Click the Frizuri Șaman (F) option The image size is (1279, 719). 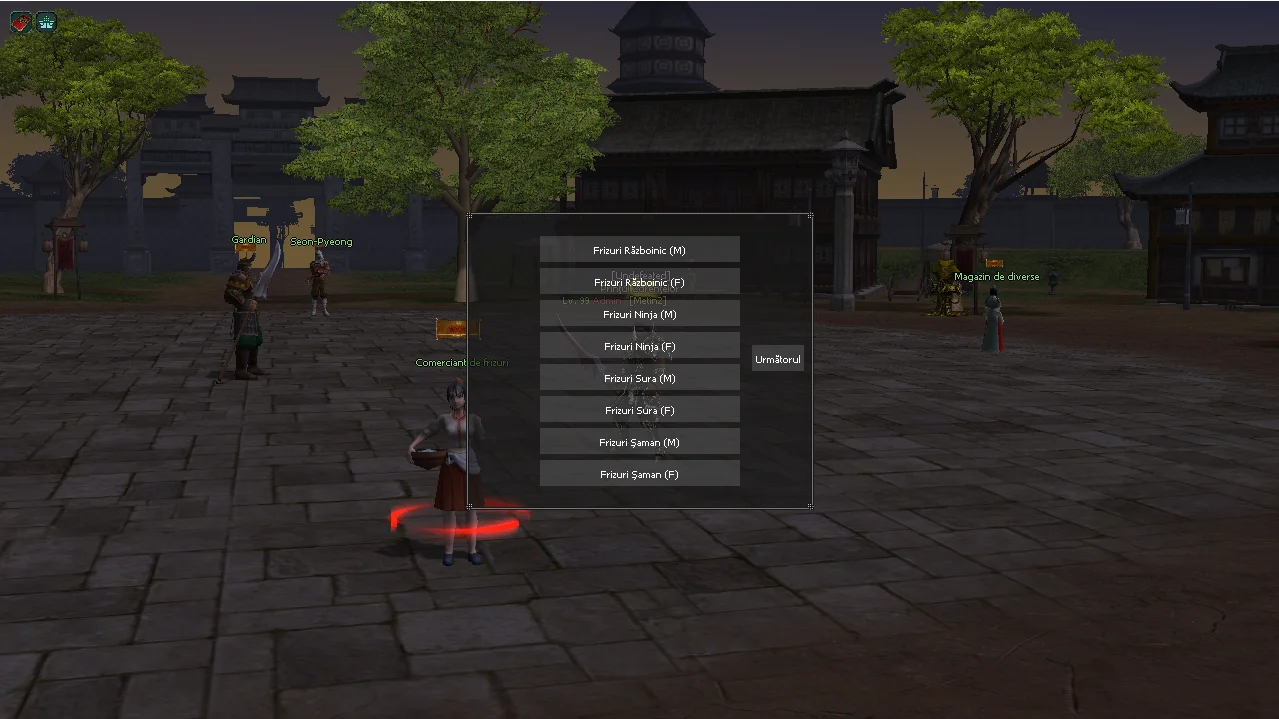click(x=639, y=474)
